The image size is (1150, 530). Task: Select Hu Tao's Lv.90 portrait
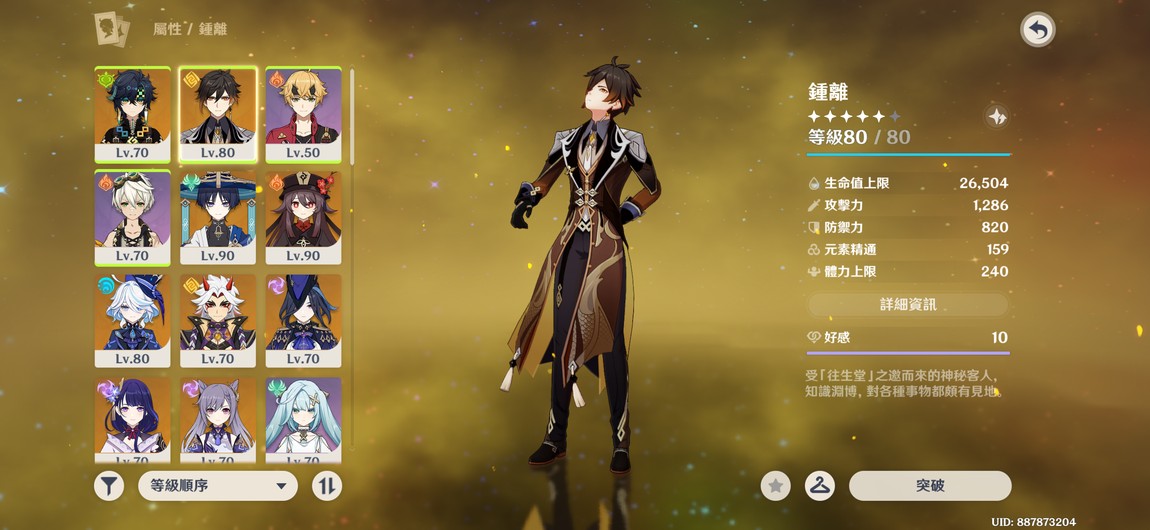(x=303, y=216)
